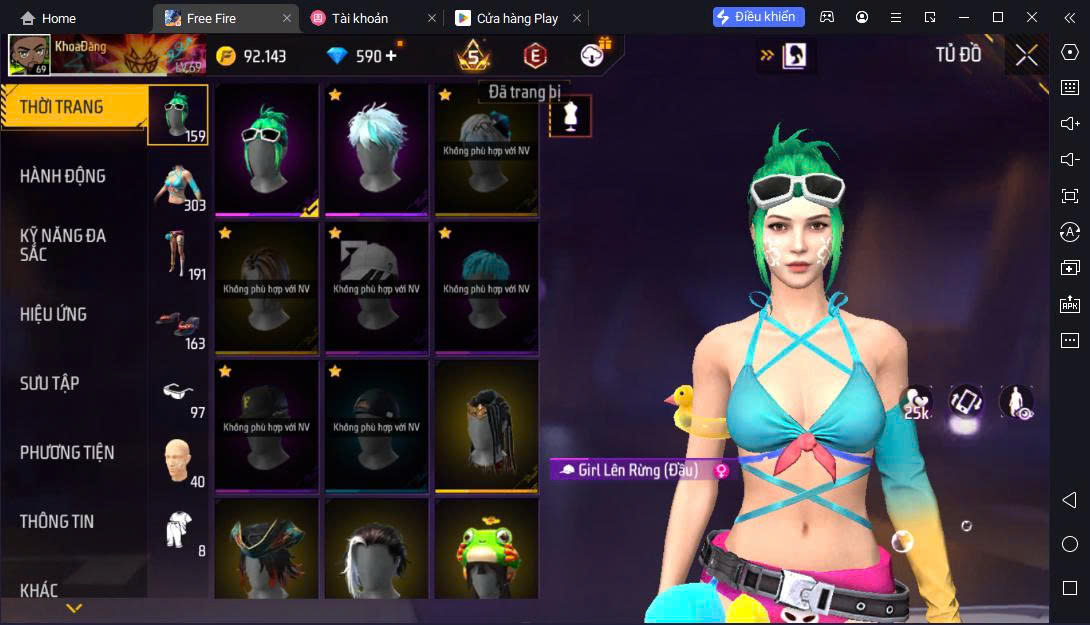Screen dimensions: 1090x625
Task: Open the player profile avatar
Action: point(29,55)
